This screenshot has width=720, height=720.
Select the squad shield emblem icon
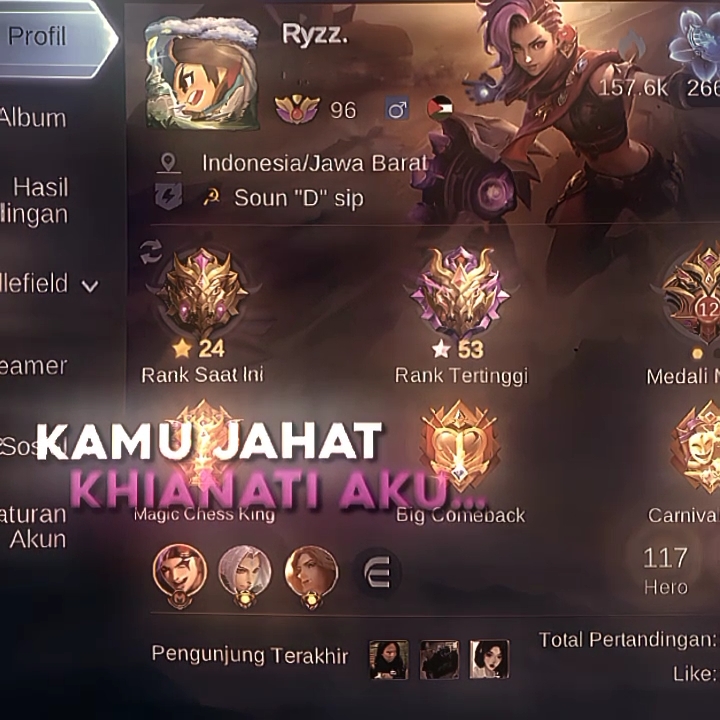tap(169, 197)
